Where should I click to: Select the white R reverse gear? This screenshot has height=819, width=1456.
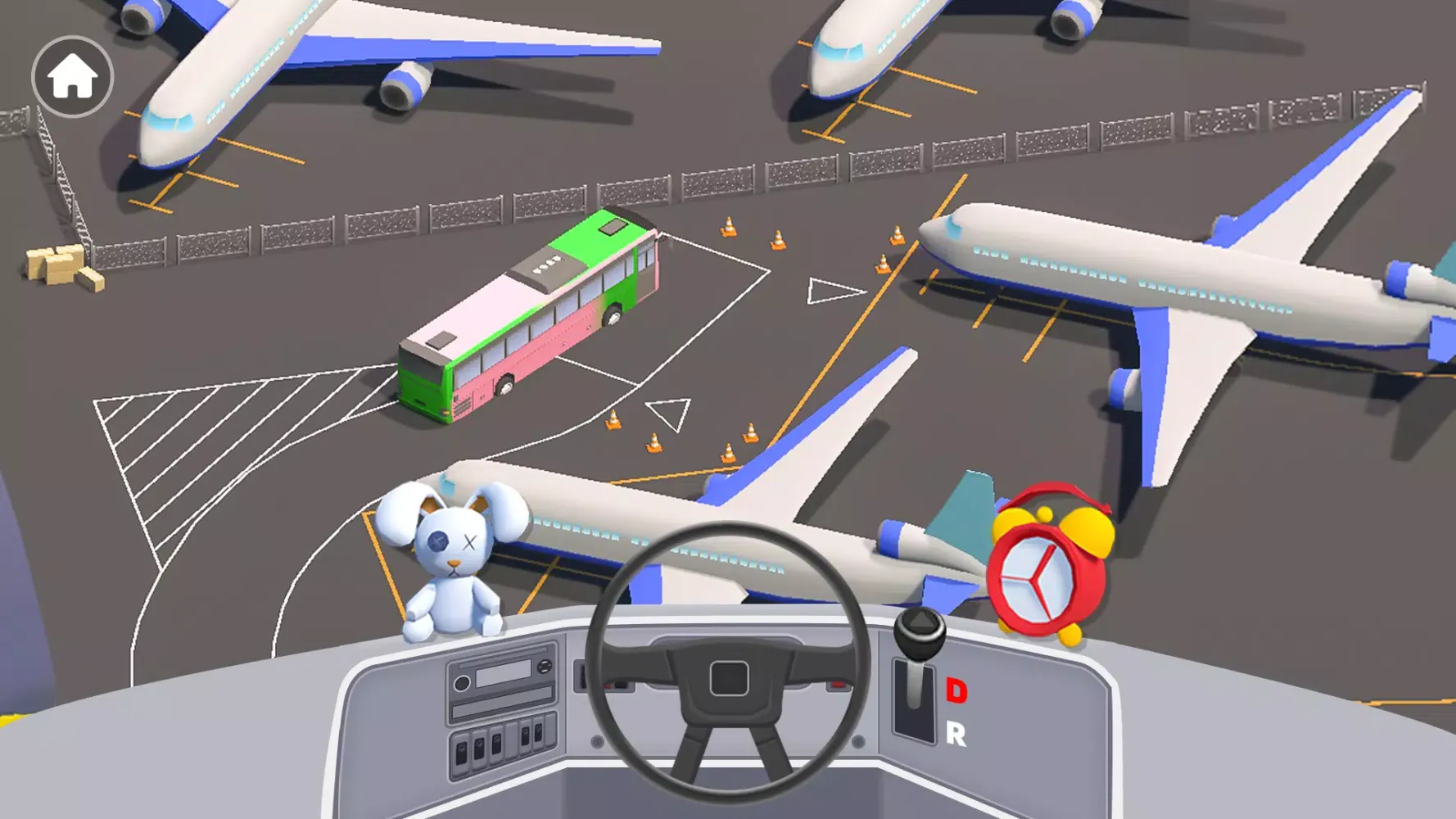pyautogui.click(x=955, y=734)
